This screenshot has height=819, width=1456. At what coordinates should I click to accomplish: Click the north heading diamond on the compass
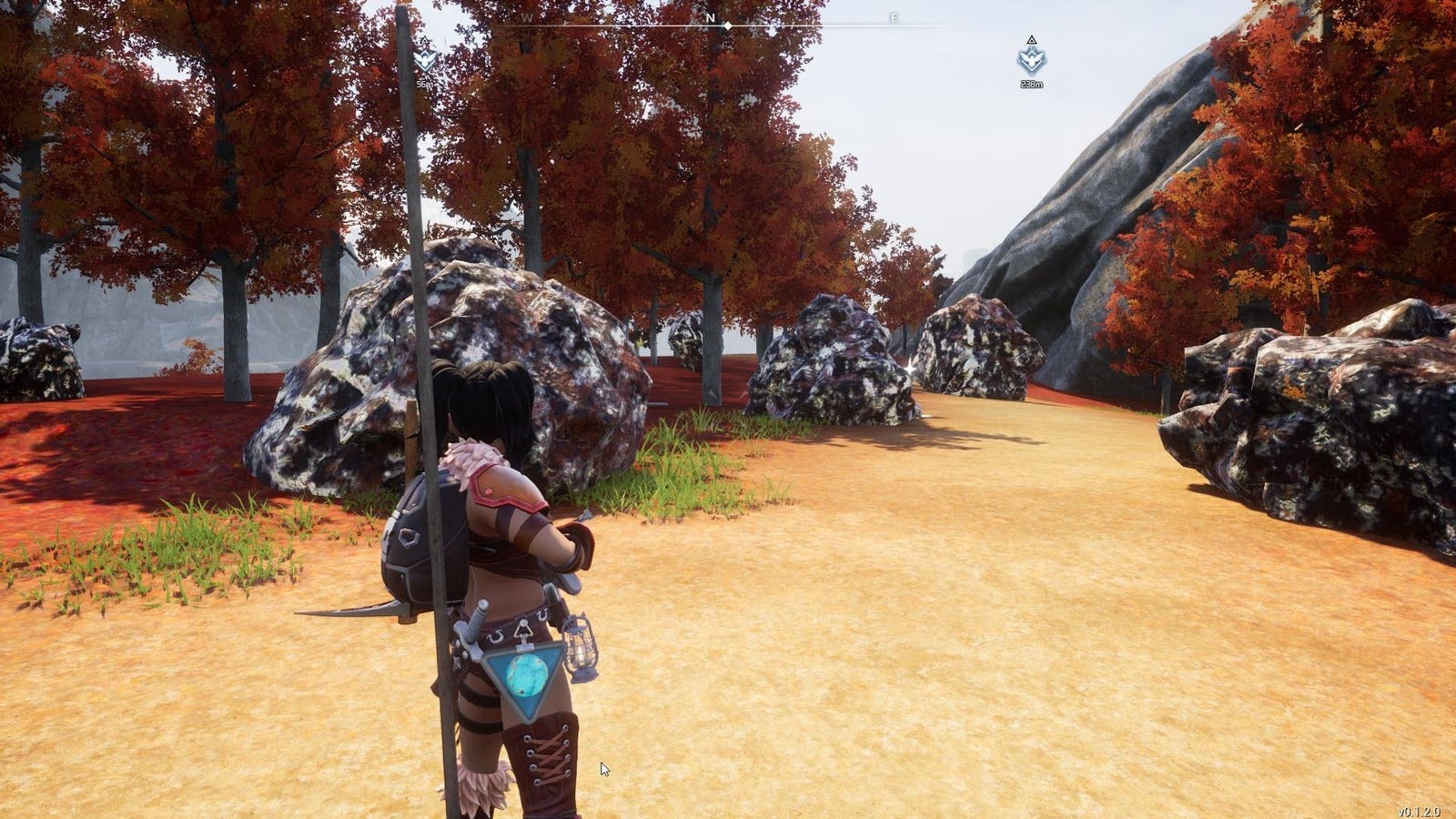pos(726,26)
